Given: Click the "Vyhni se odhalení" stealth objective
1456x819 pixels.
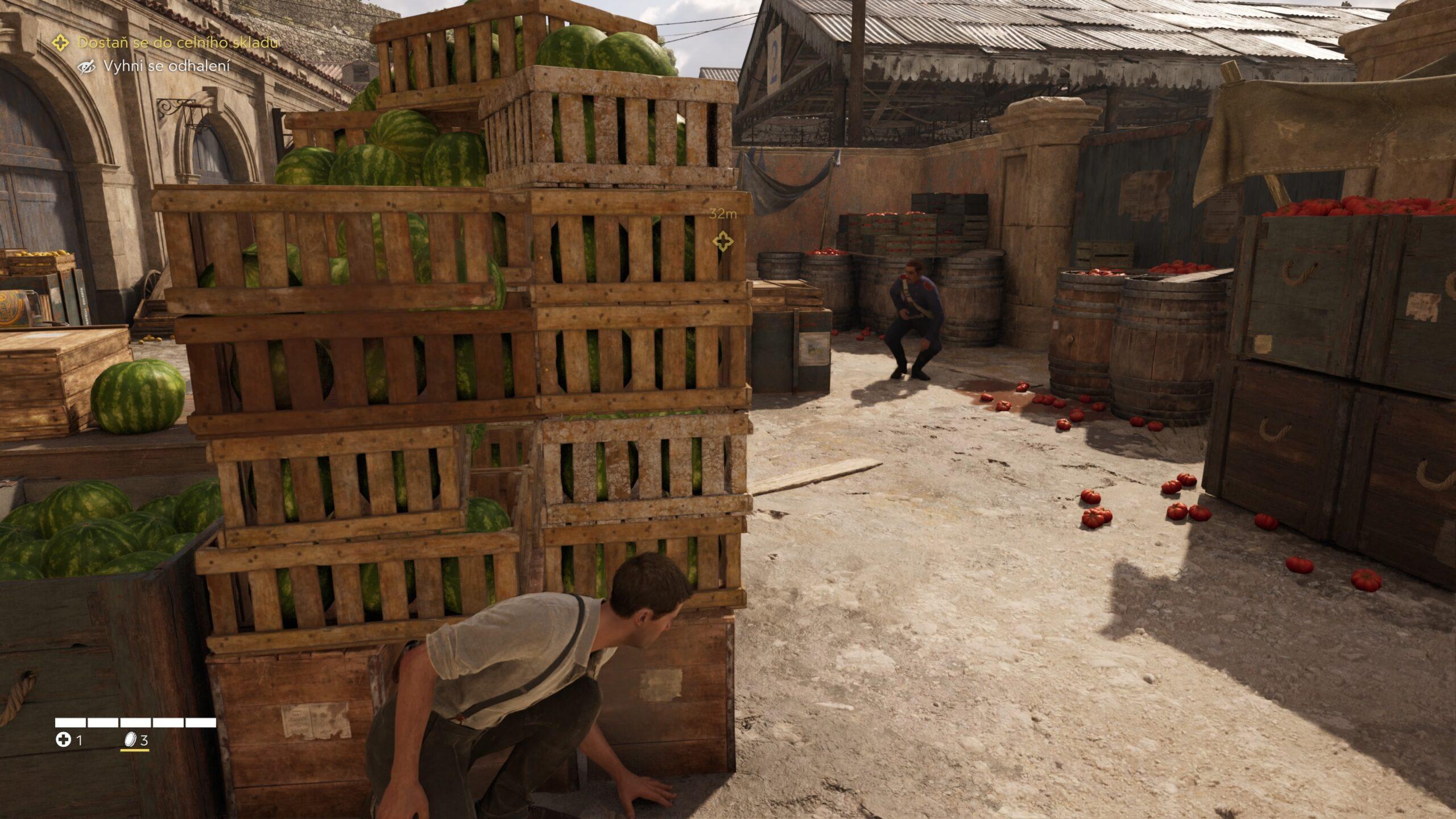Looking at the screenshot, I should (166, 67).
